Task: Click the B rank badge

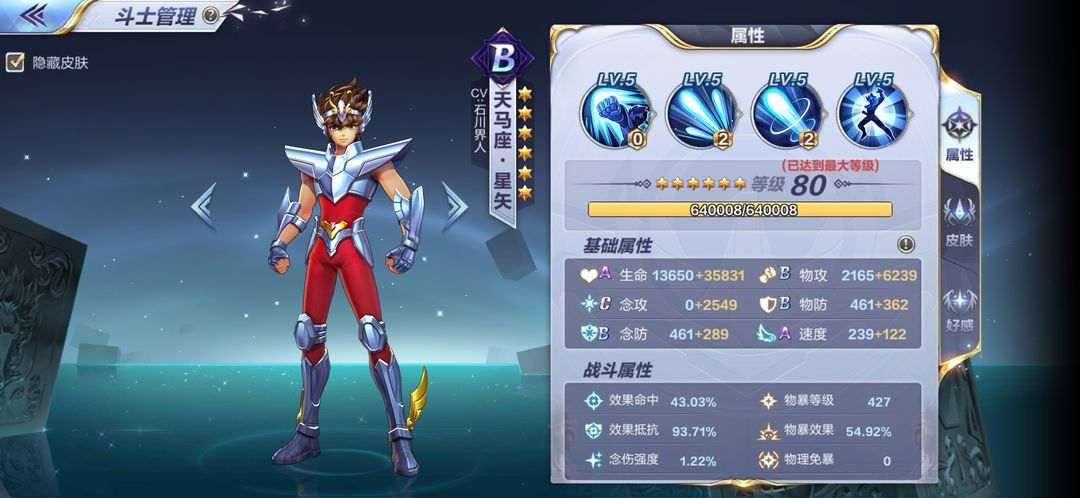Action: (503, 59)
